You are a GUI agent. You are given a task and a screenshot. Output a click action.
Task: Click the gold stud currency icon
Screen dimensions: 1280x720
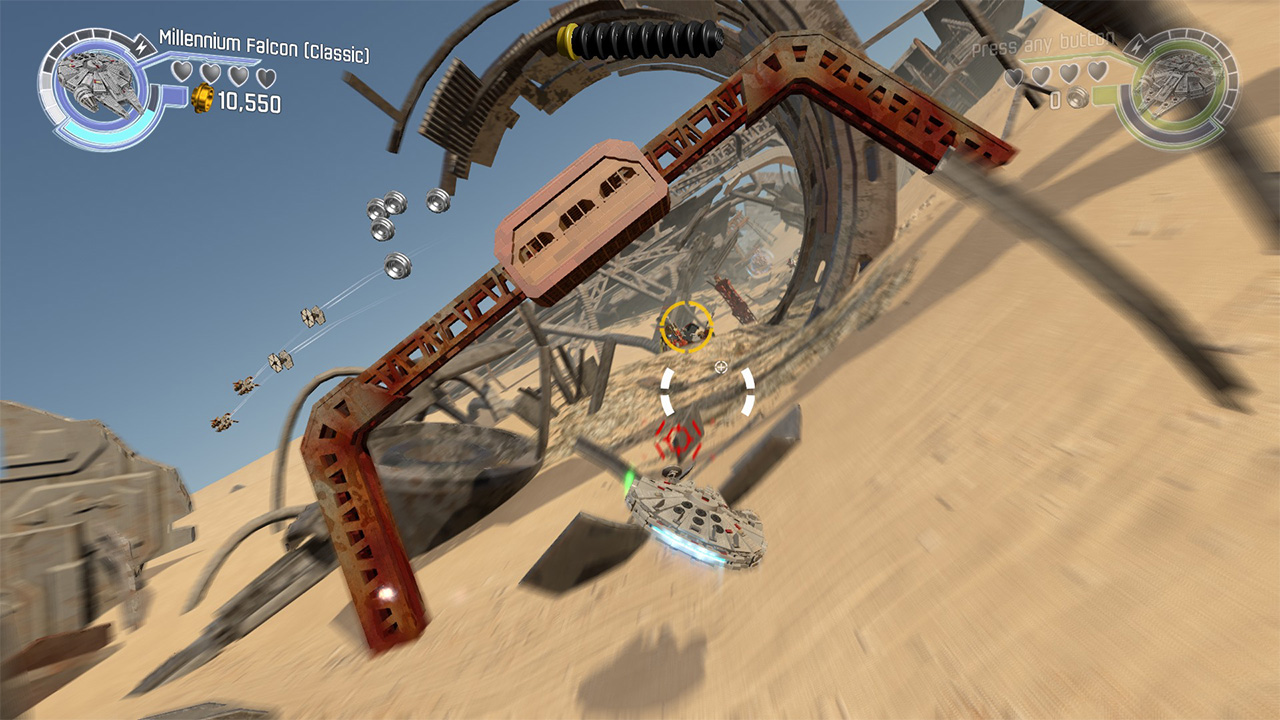[x=203, y=98]
